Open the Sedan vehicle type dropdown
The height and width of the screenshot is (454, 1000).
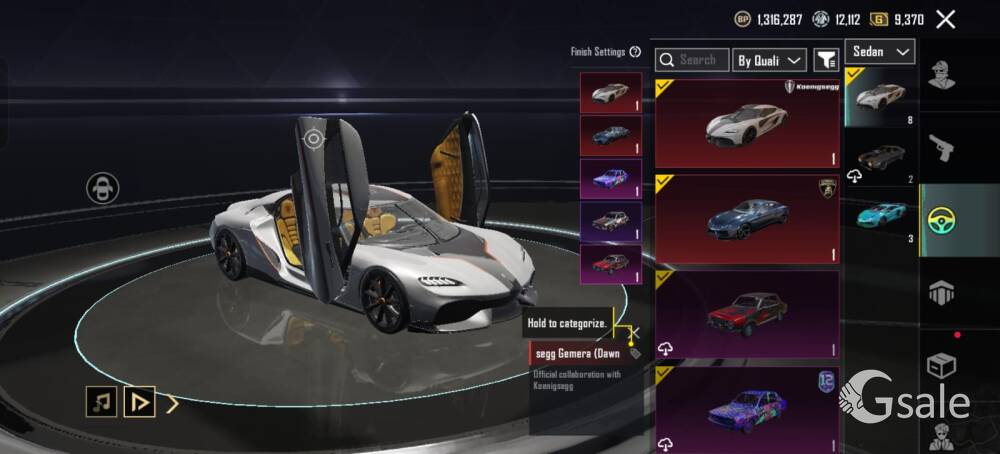[880, 52]
